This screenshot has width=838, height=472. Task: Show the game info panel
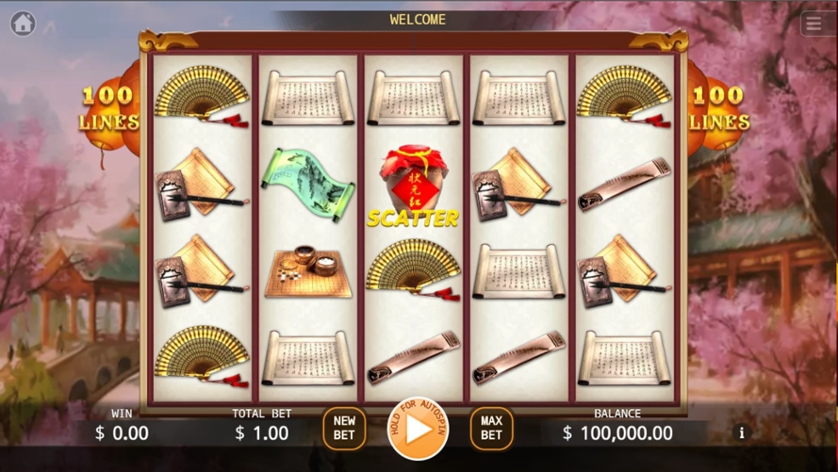pos(741,433)
